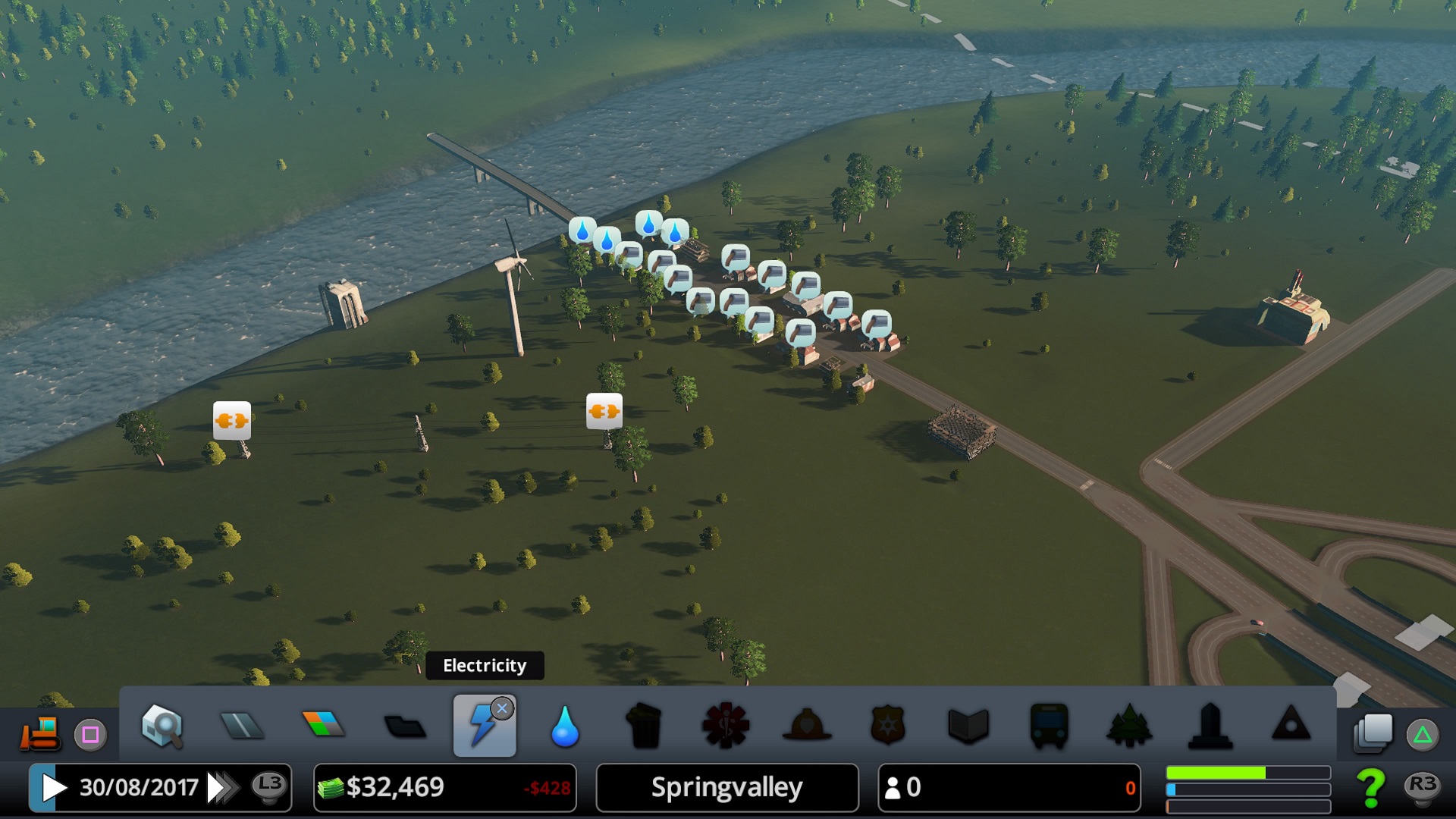The width and height of the screenshot is (1456, 819).
Task: Open the garbage bin menu
Action: 645,726
